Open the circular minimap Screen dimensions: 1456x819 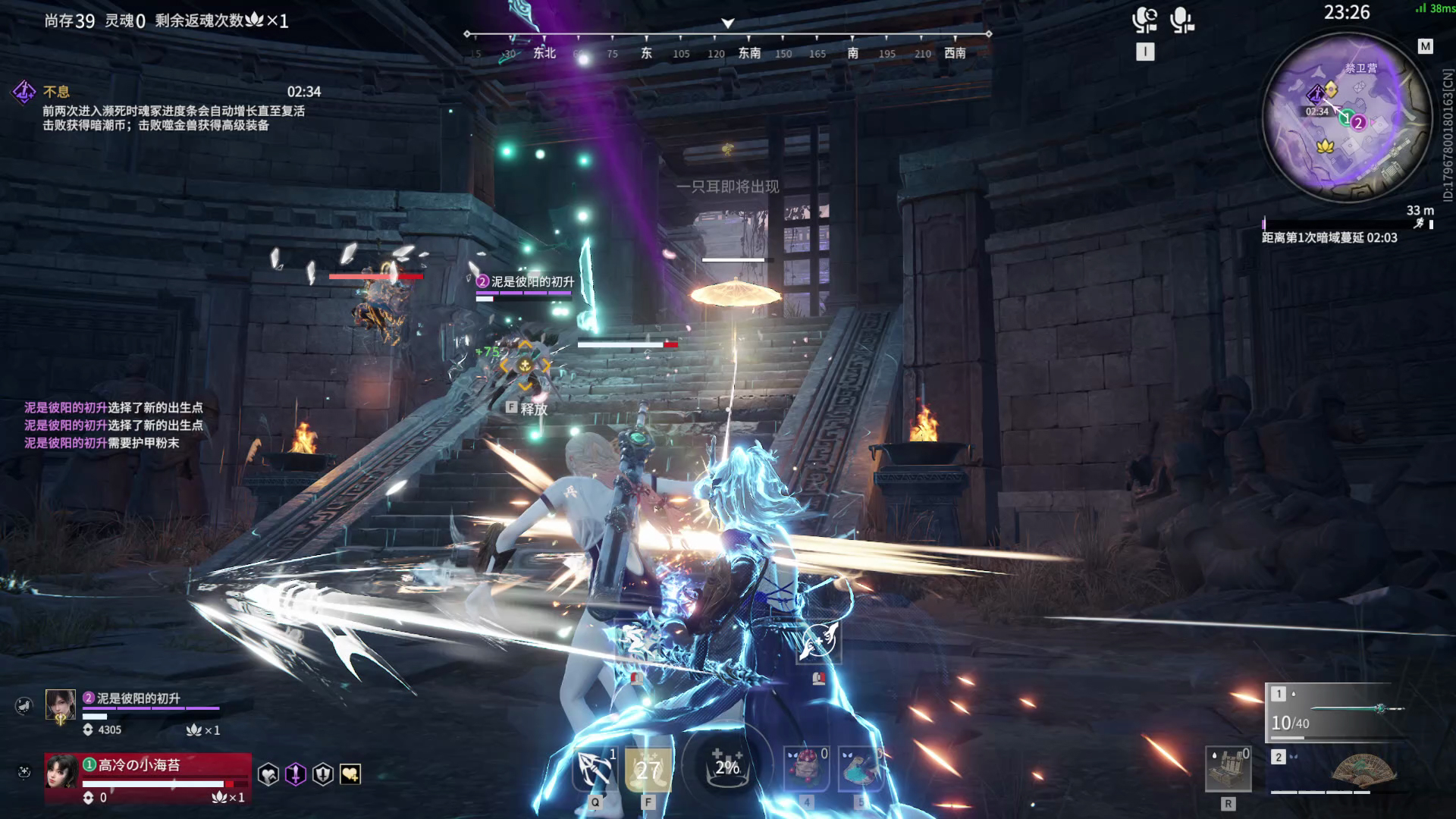1345,118
